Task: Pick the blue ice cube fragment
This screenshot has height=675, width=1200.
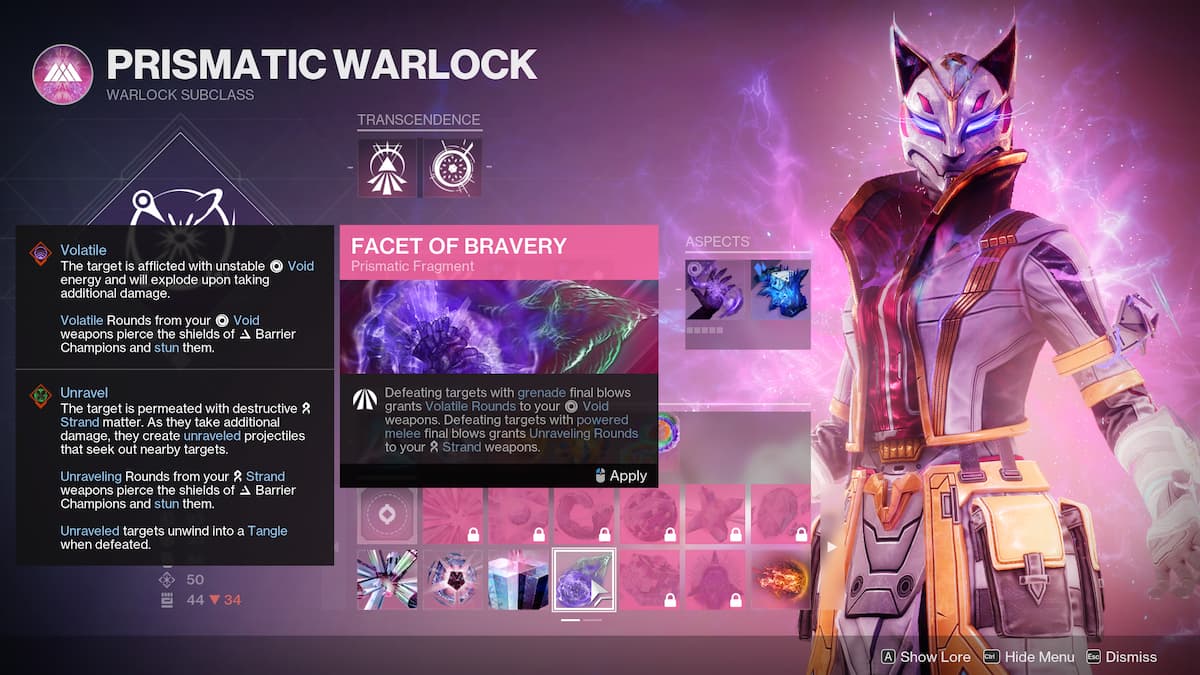Action: pyautogui.click(x=519, y=580)
